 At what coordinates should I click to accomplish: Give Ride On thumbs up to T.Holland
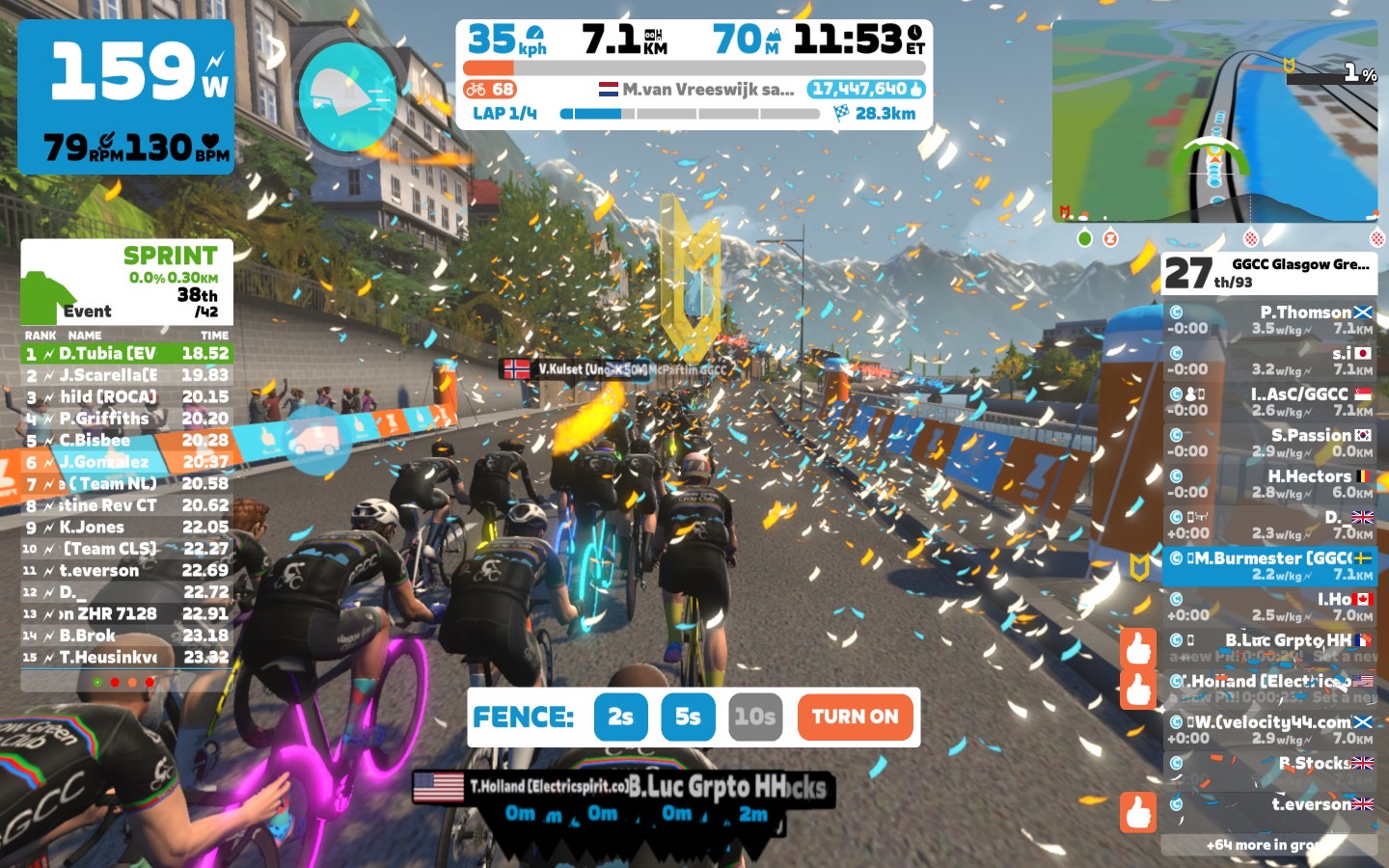(x=1138, y=690)
